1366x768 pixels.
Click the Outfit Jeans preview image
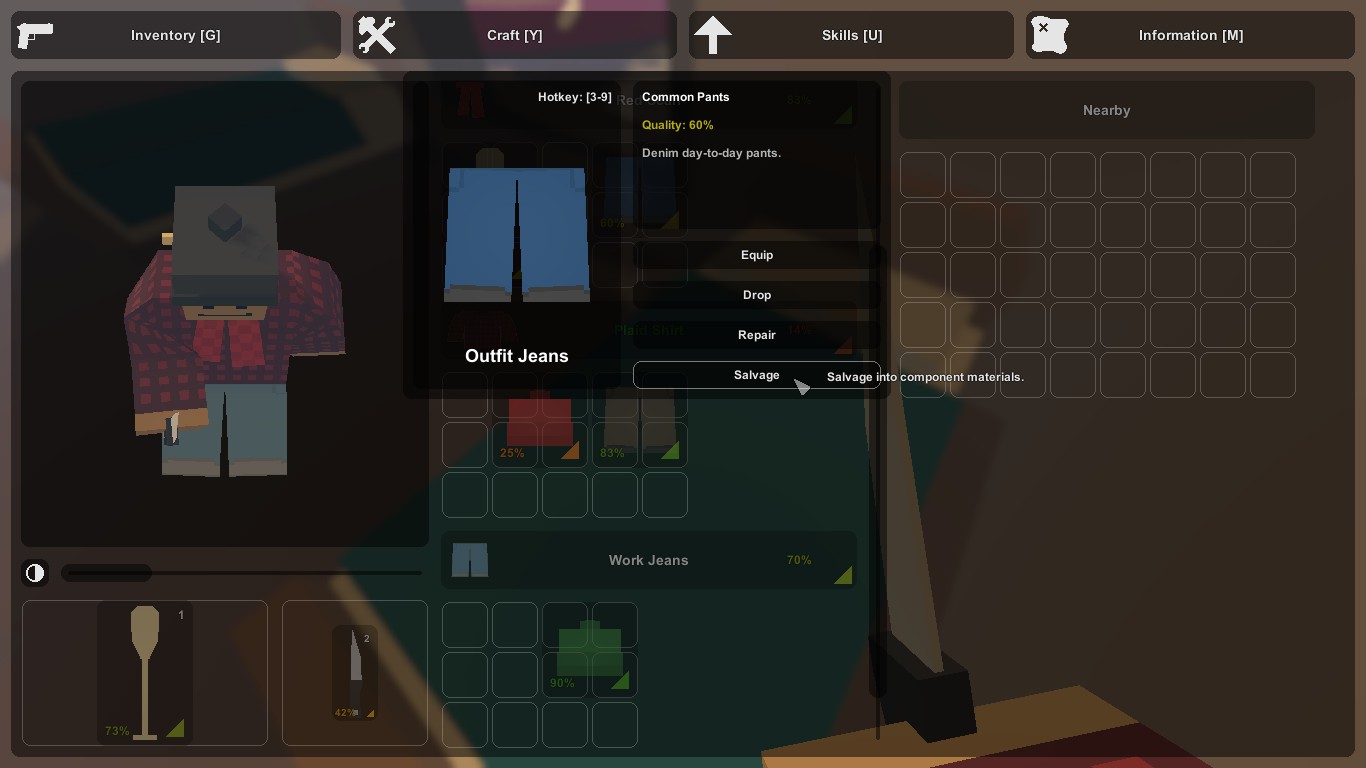click(516, 236)
